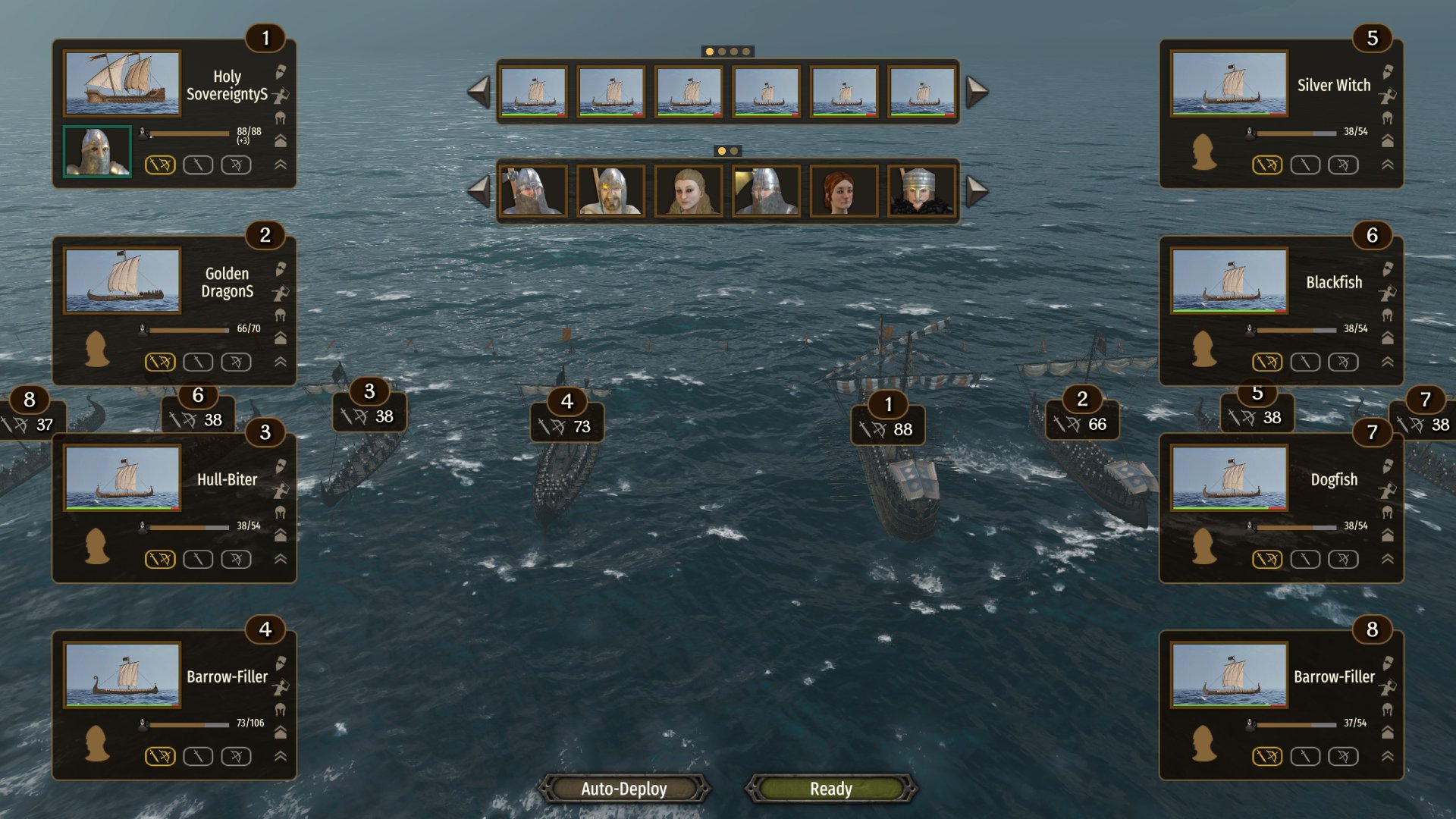1456x819 pixels.
Task: Click the empty captain slot on Silver Witch
Action: (1204, 152)
